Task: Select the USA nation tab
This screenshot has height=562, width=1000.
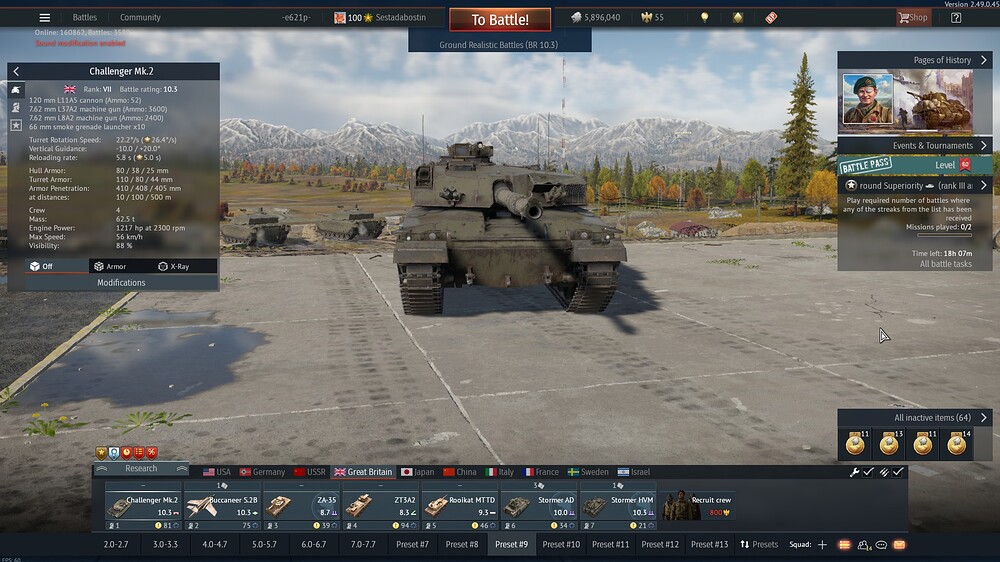Action: click(216, 472)
